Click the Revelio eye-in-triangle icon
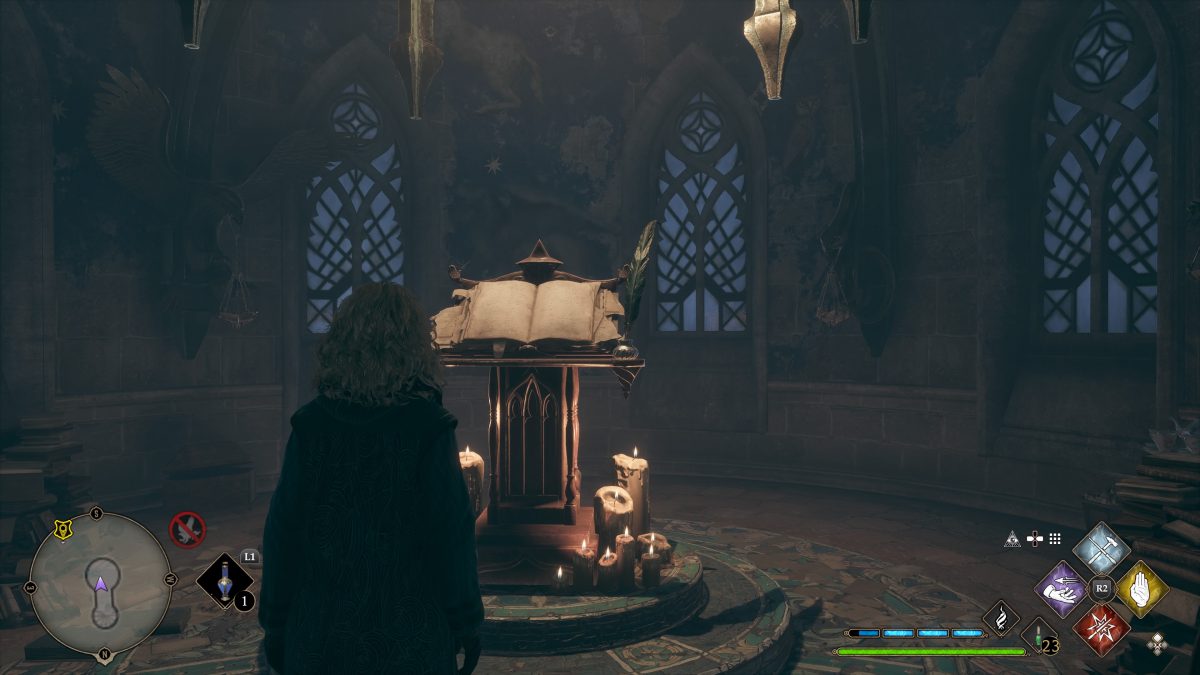Screen dimensions: 1200x675 pos(1011,540)
